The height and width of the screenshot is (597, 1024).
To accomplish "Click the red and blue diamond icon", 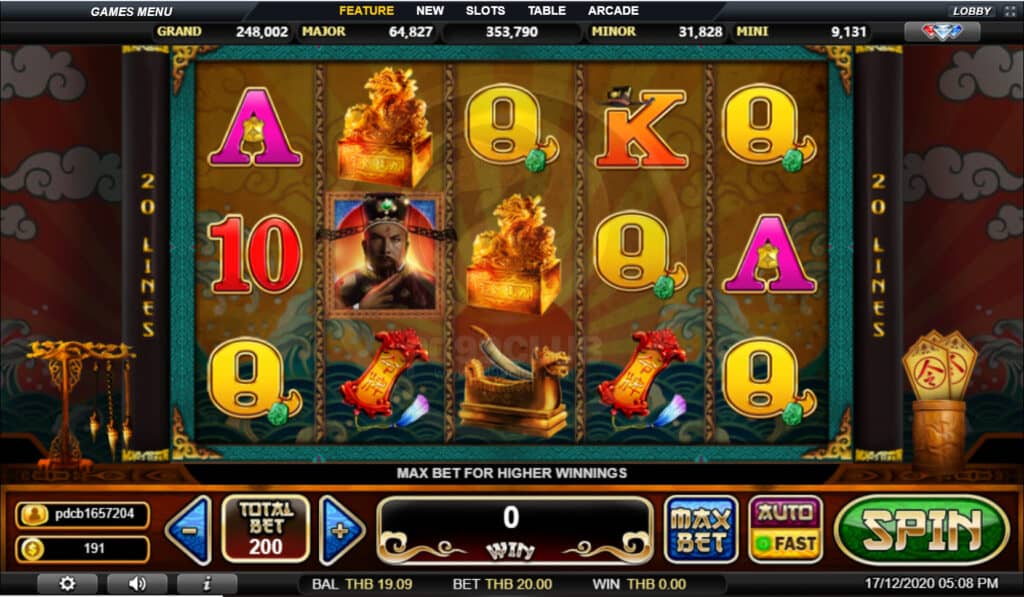I will (941, 32).
